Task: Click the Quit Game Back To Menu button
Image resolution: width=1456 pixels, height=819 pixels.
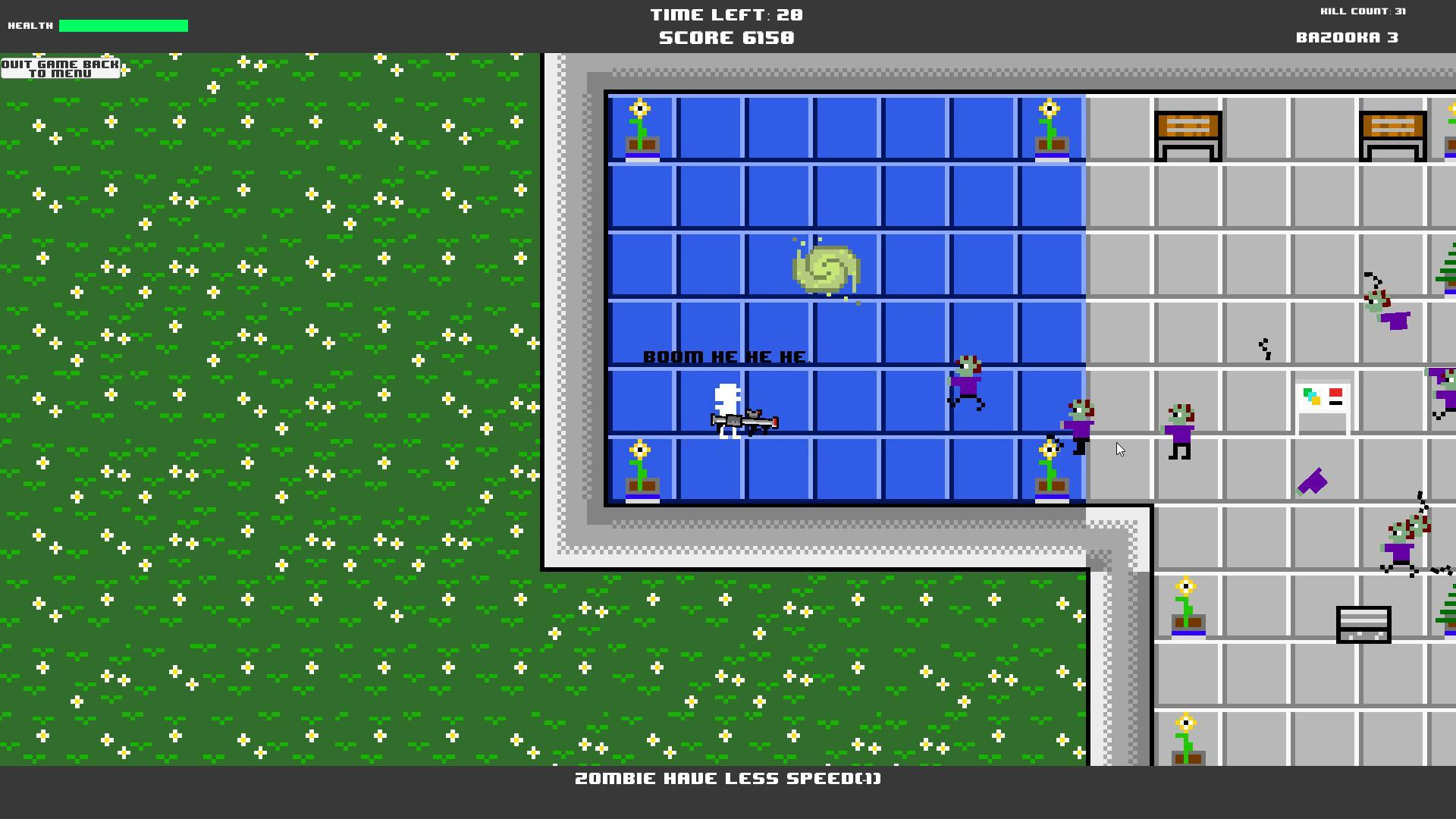Action: pyautogui.click(x=62, y=70)
